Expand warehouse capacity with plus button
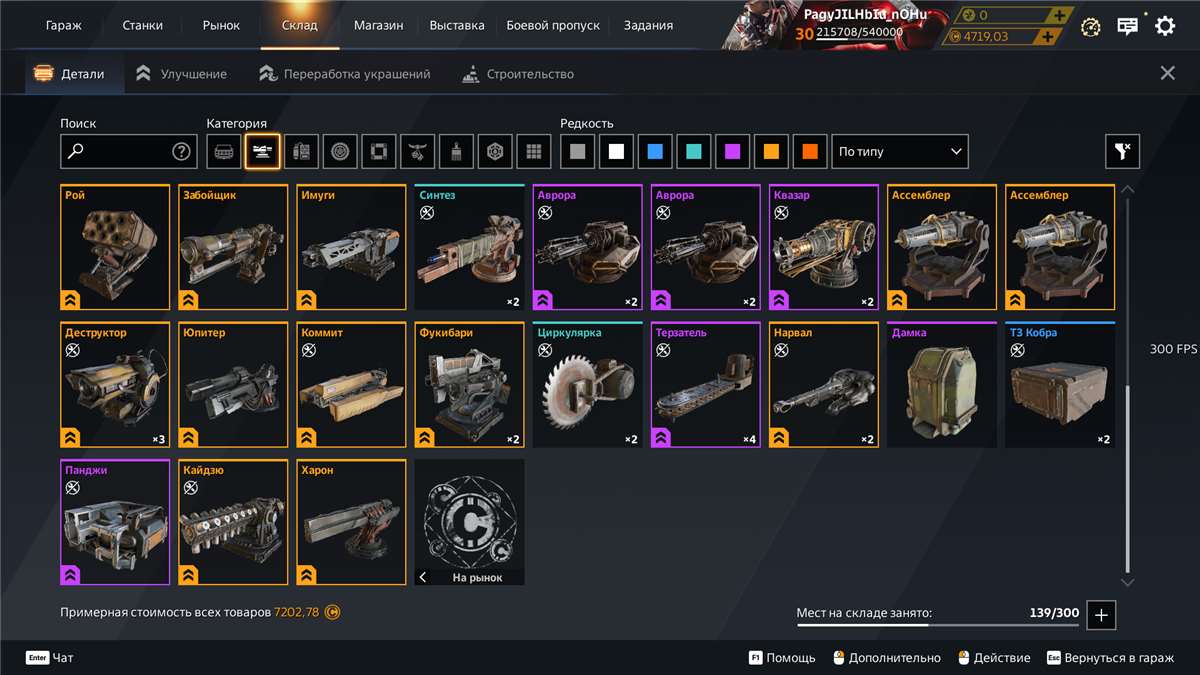This screenshot has height=675, width=1200. click(1101, 615)
